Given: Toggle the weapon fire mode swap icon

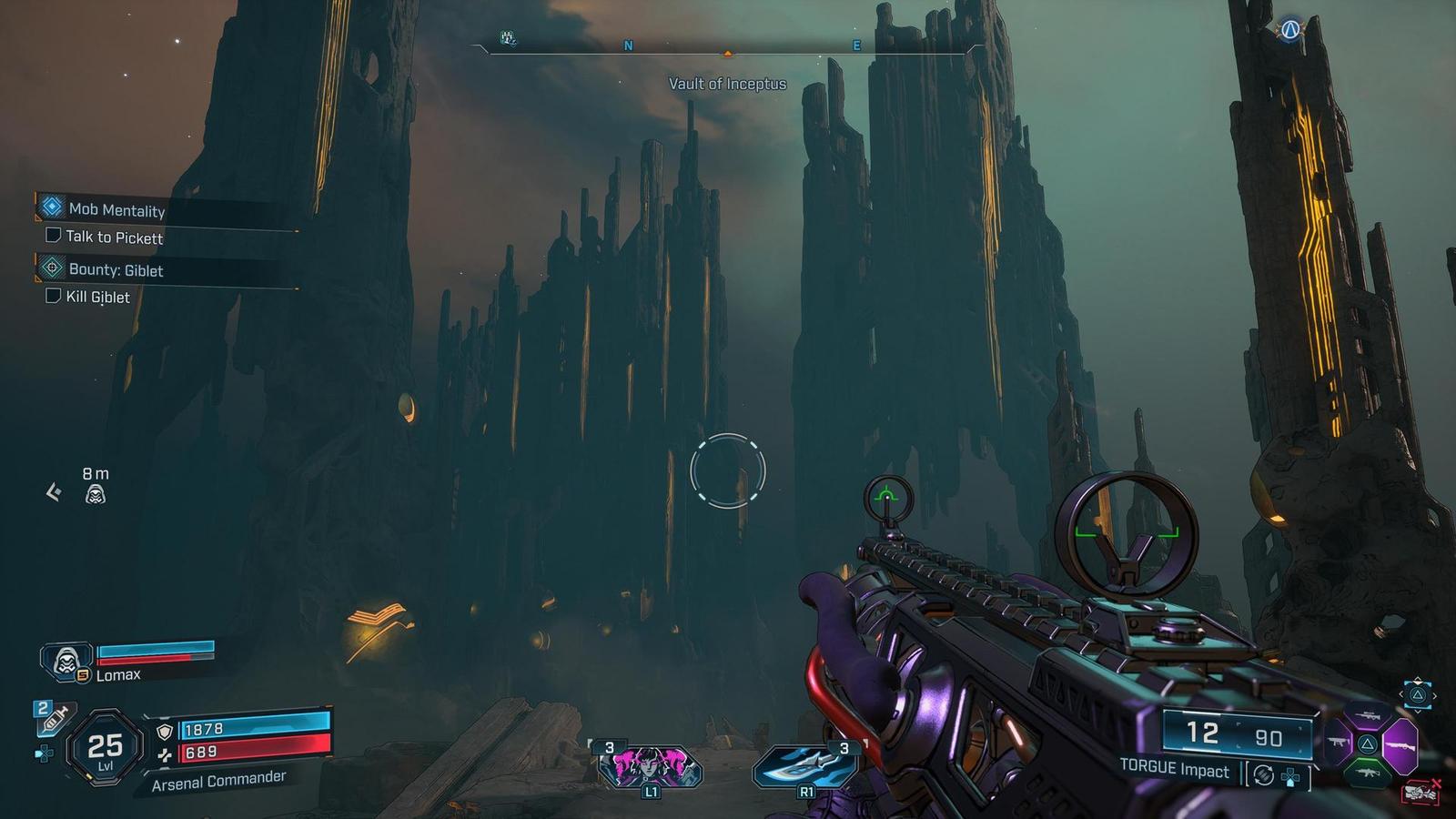Looking at the screenshot, I should tap(1263, 775).
